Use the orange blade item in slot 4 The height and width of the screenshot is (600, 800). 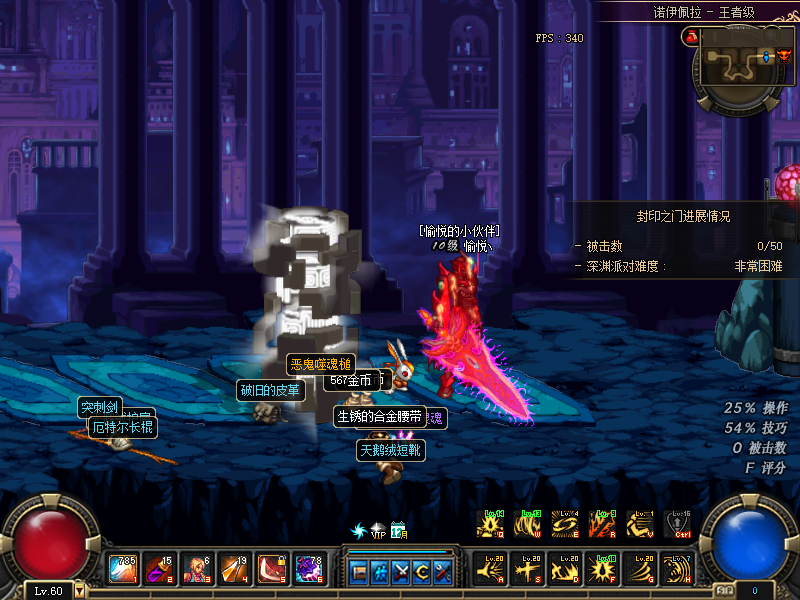coord(234,568)
